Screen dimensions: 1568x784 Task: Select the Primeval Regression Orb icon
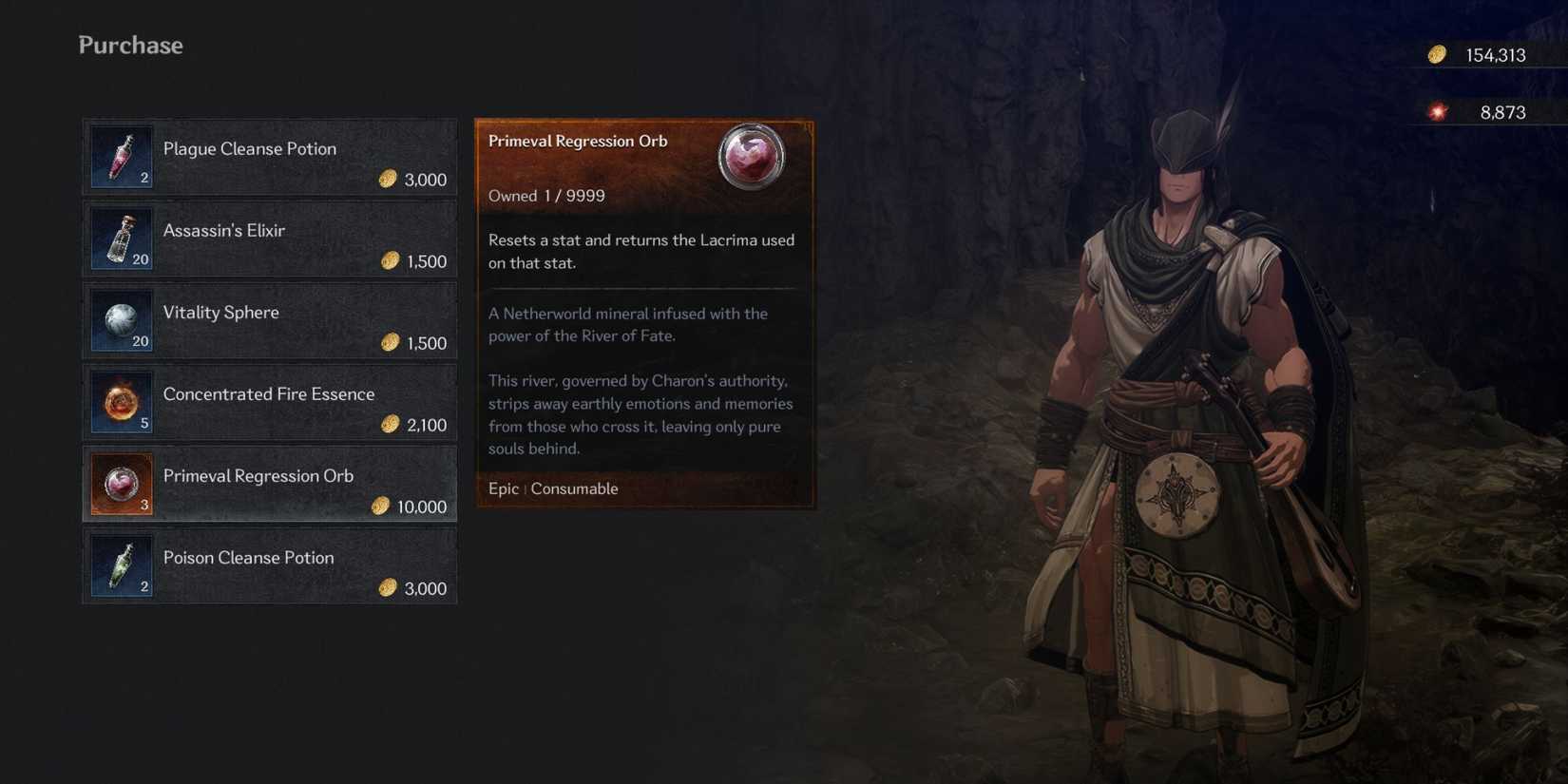click(121, 484)
